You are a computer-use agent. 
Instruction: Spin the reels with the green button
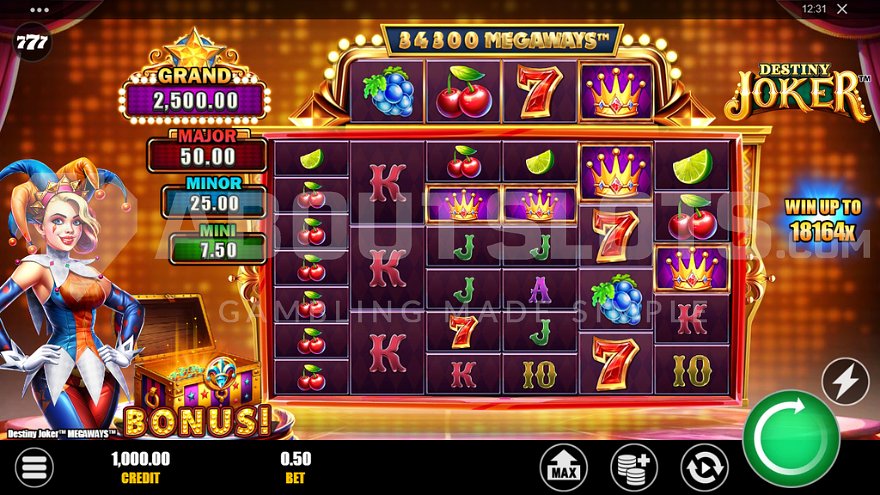pos(791,438)
